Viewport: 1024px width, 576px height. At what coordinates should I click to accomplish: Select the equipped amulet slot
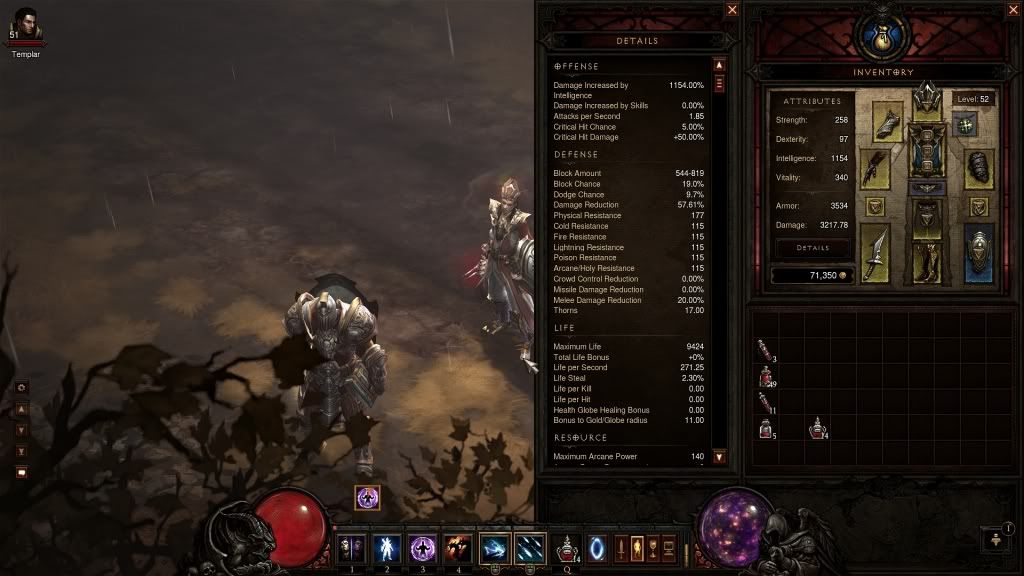(x=964, y=125)
